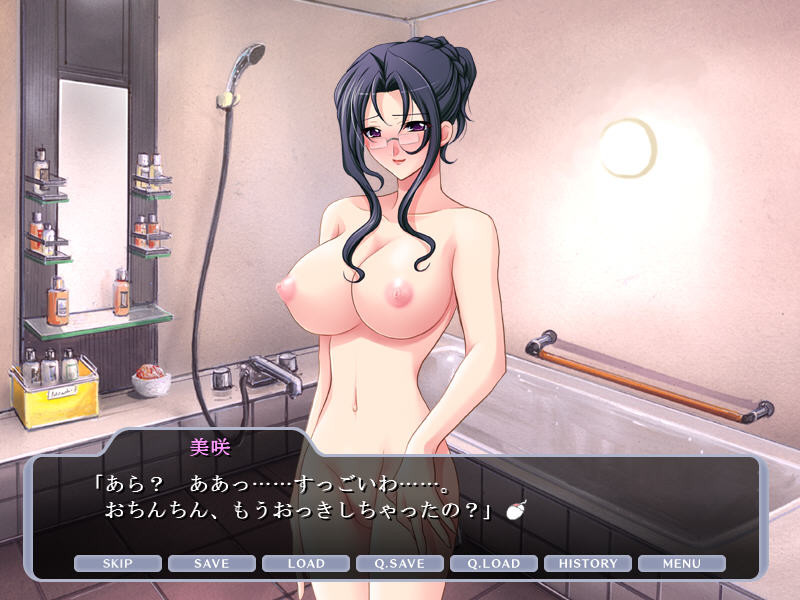Open the MENU button

coord(682,564)
